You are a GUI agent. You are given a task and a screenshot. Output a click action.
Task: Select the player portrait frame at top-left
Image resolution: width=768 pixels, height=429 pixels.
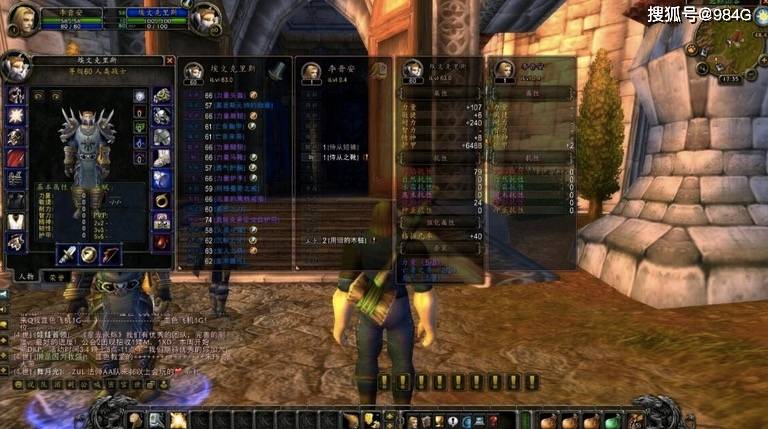[x=20, y=17]
